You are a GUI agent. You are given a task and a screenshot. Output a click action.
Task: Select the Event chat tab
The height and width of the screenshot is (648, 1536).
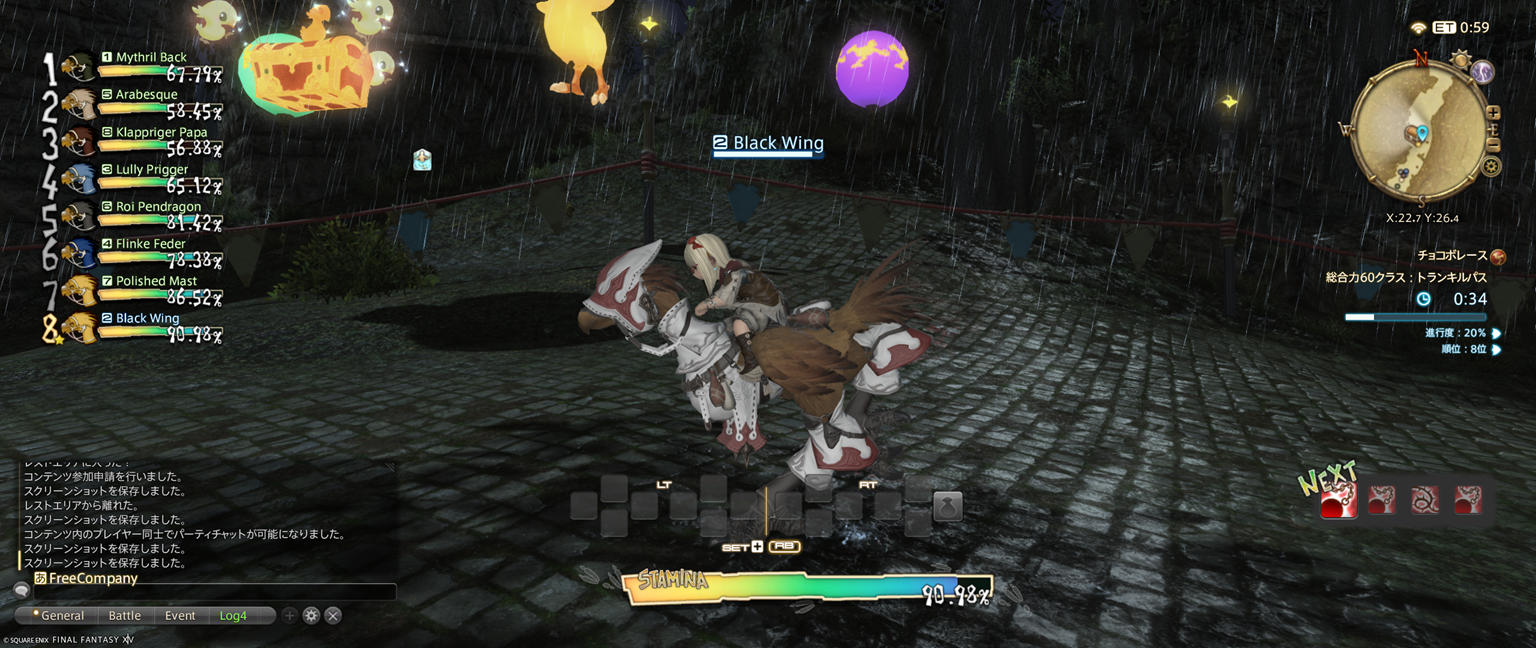pos(180,616)
